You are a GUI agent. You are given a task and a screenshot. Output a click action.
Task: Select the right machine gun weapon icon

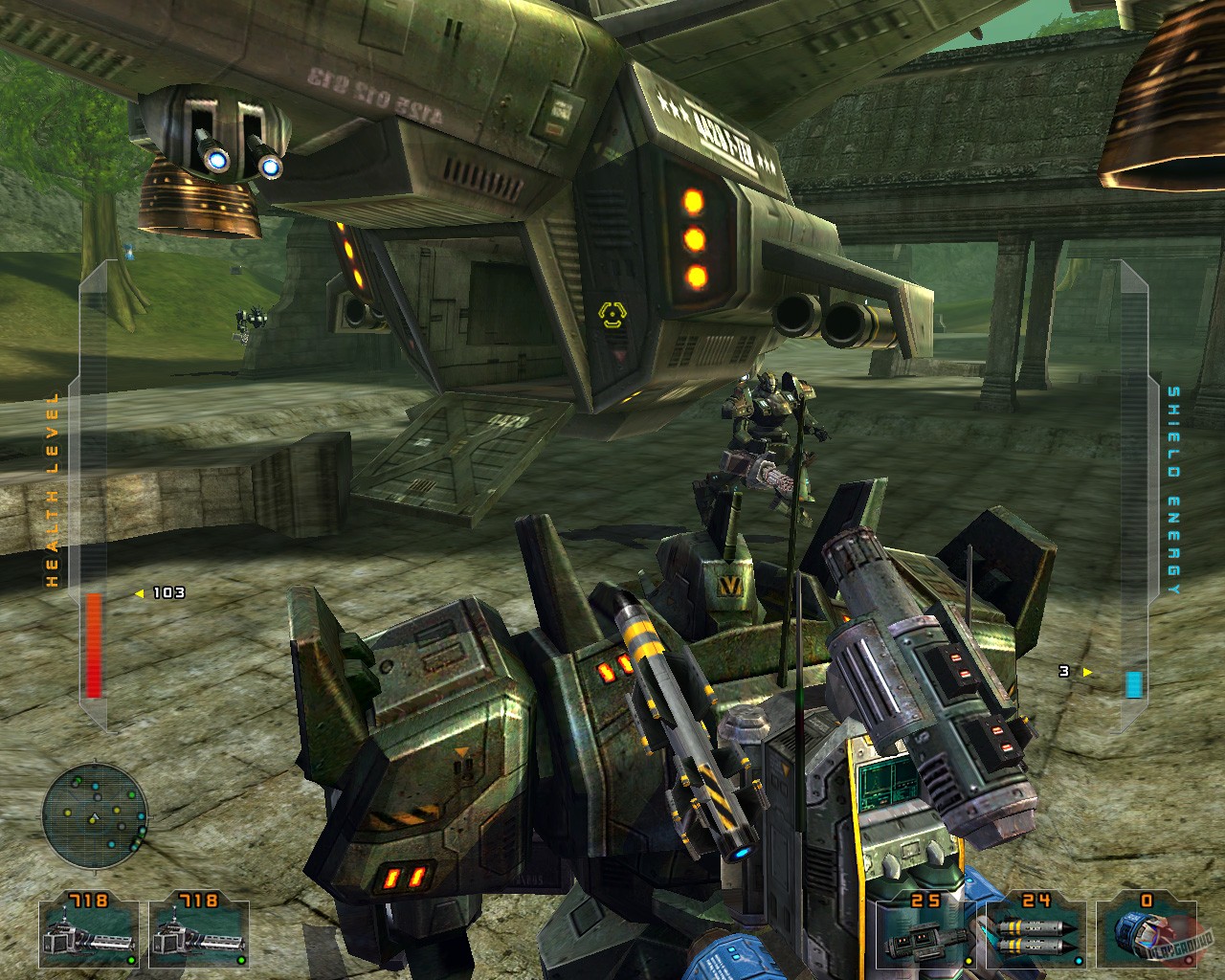pos(198,936)
